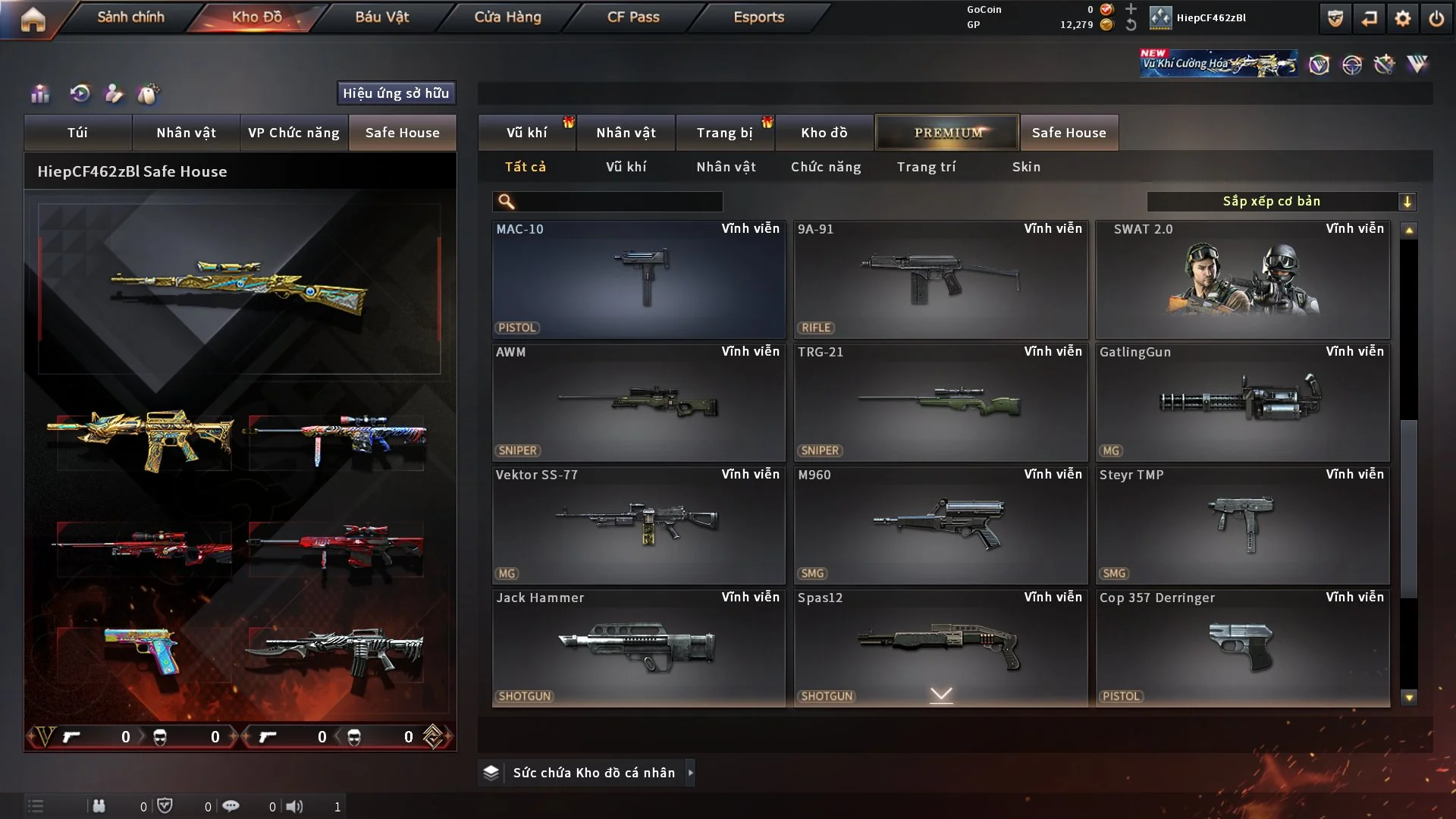Pick the GatlingGun machine gun
Image resolution: width=1456 pixels, height=819 pixels.
tap(1242, 402)
